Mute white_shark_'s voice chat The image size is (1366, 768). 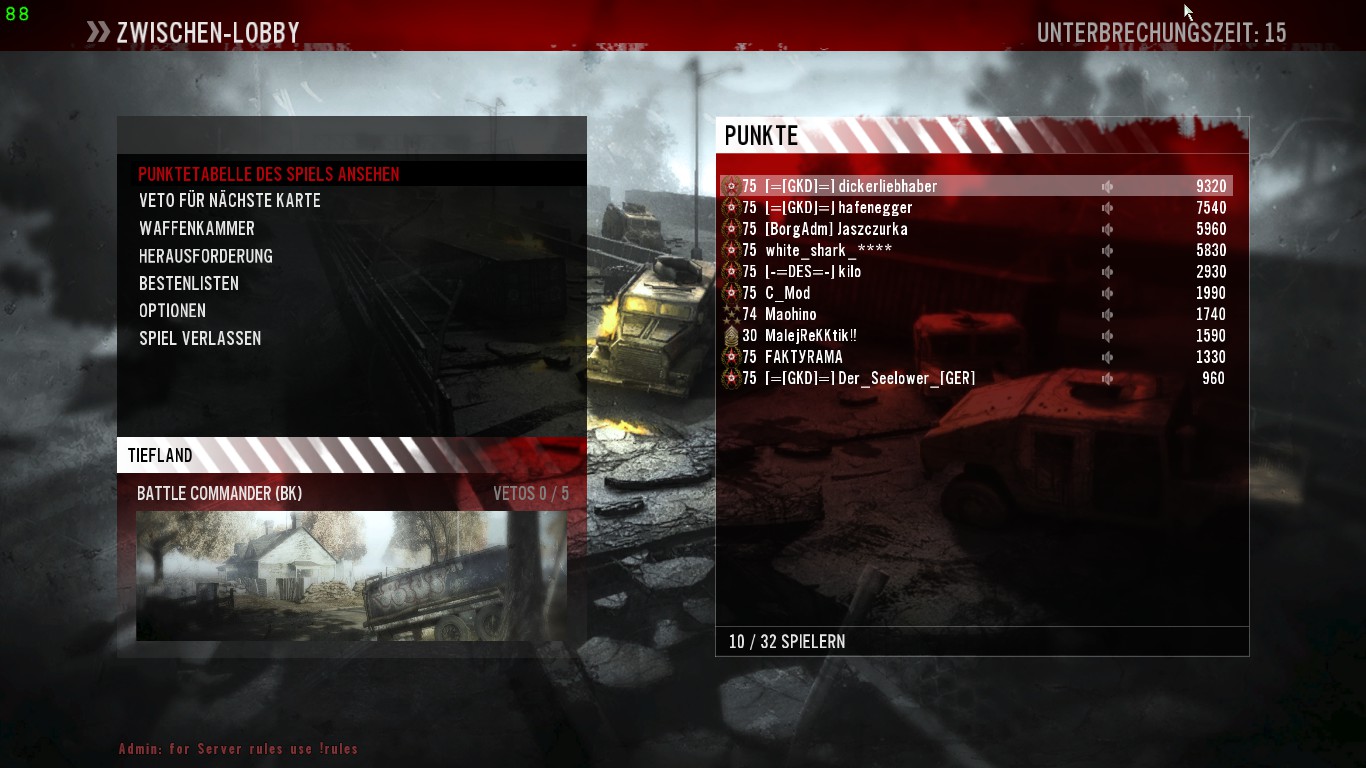point(1107,250)
